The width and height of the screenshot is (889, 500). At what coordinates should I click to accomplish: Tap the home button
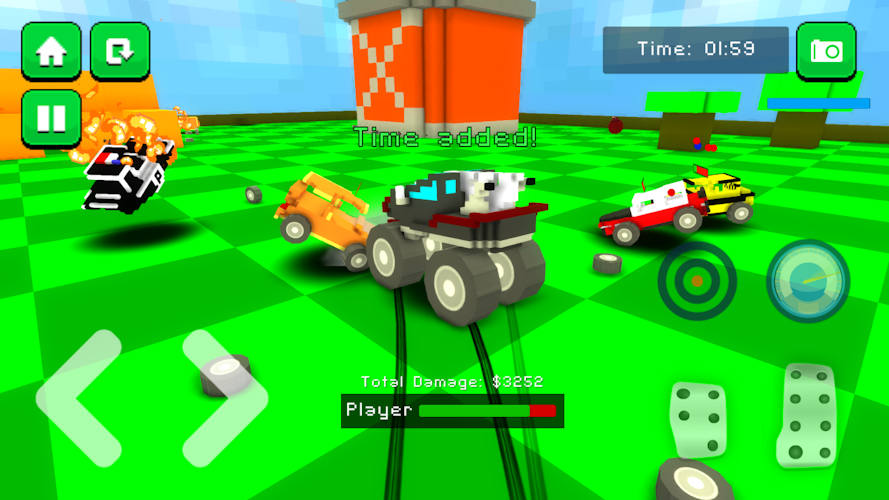click(51, 50)
